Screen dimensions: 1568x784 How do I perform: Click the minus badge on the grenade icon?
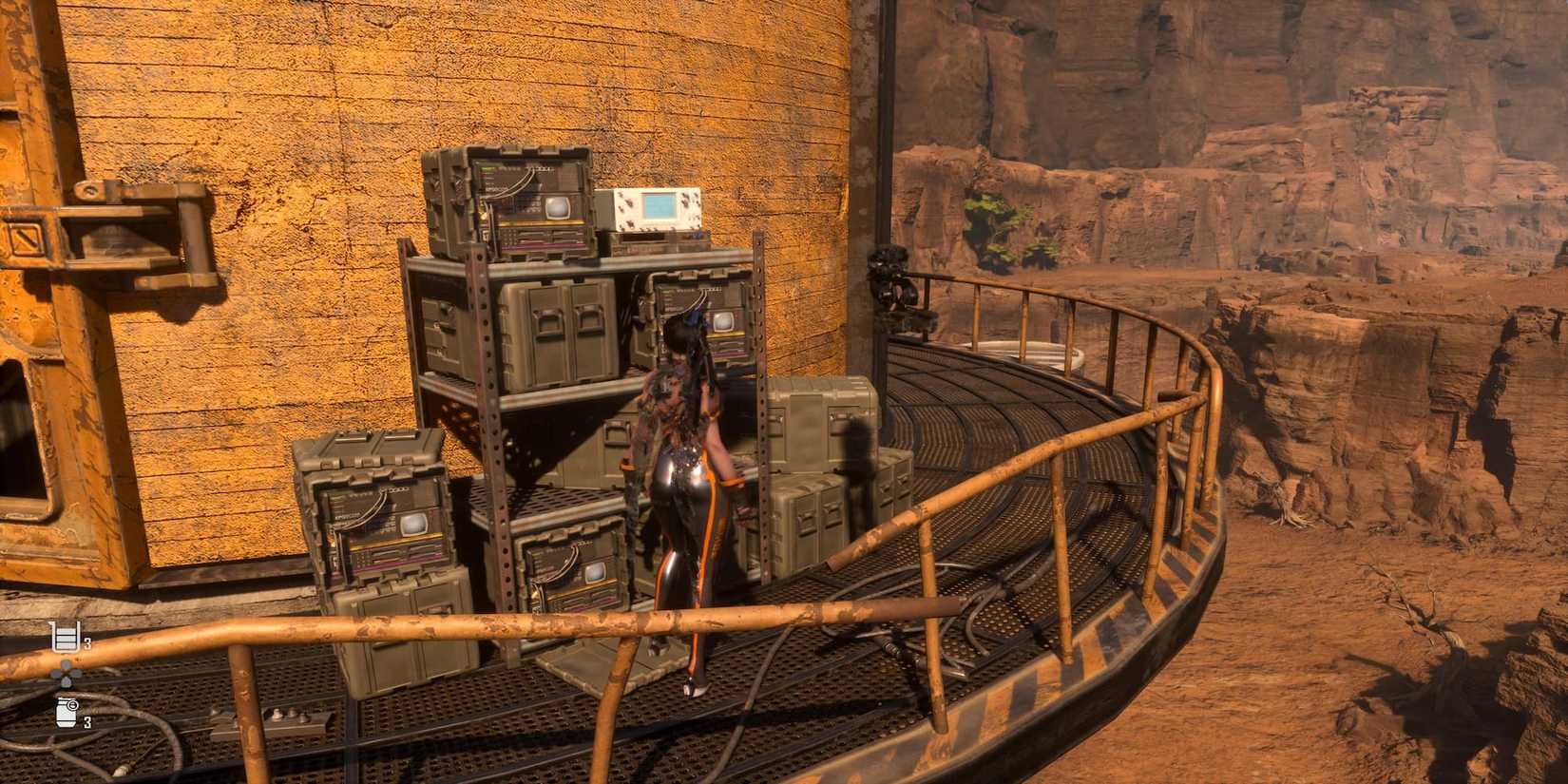coord(72,705)
